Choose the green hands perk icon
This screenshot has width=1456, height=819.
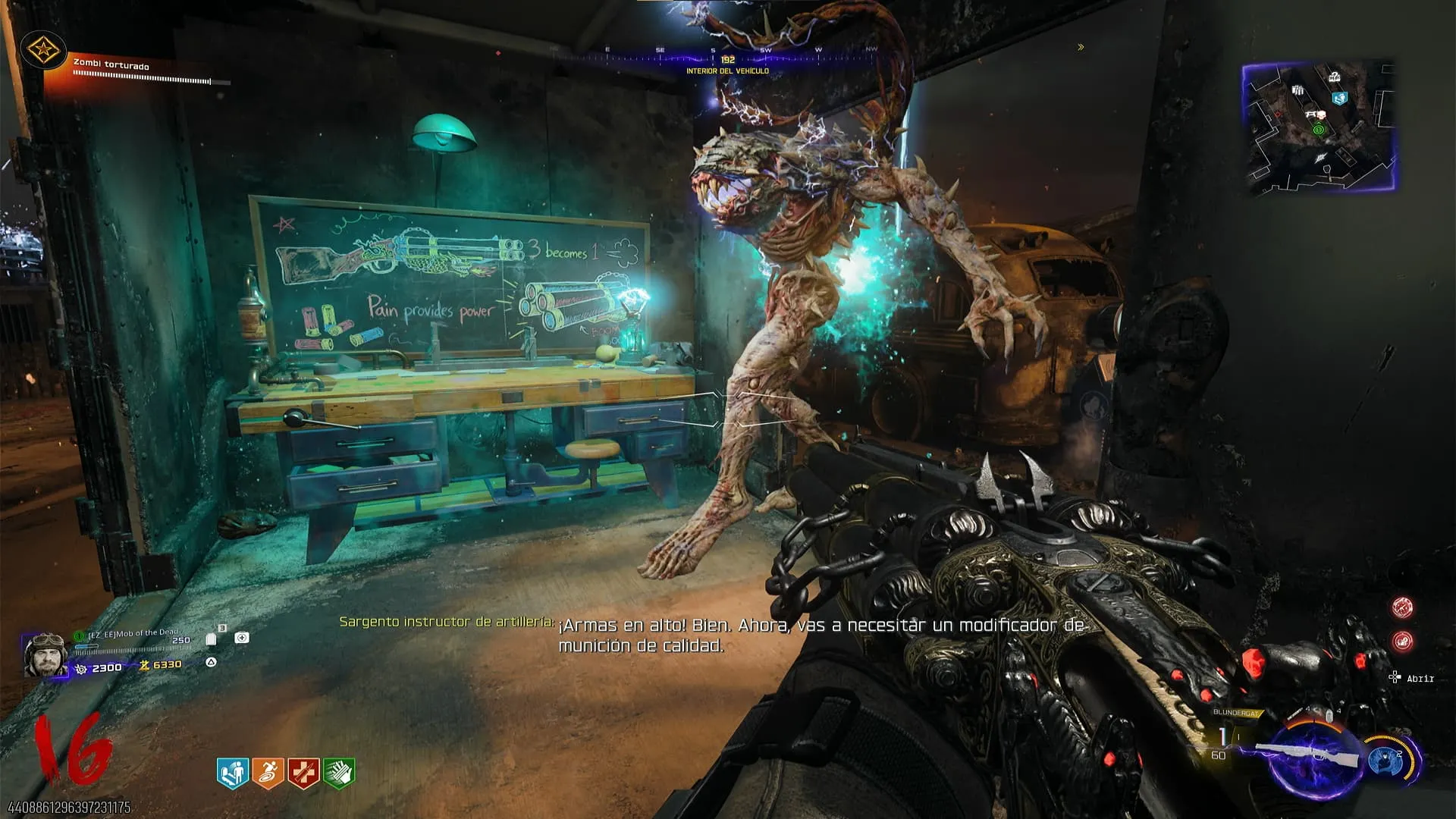coord(339,773)
